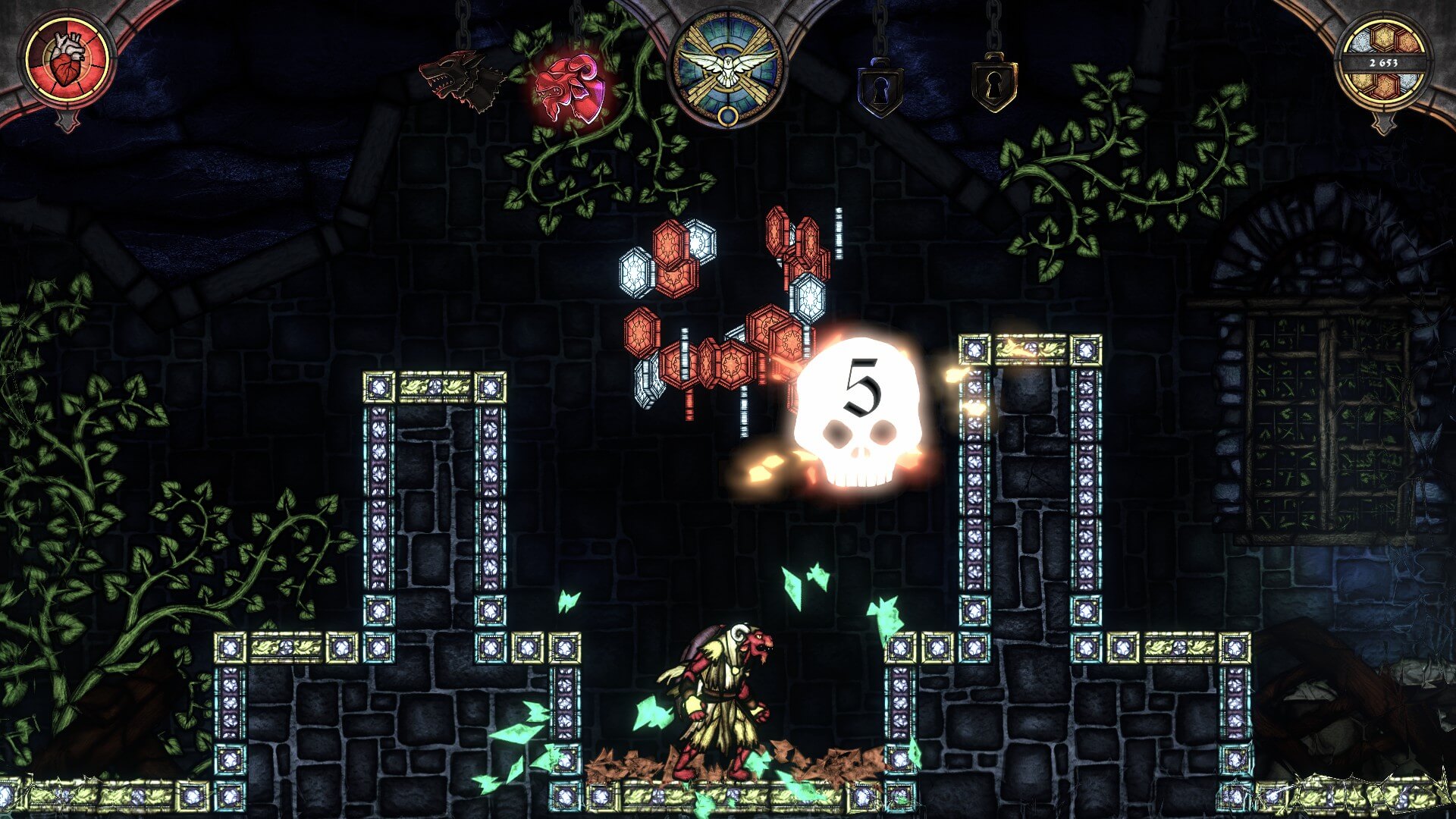Viewport: 1456px width, 819px height.
Task: Select the black wolf head form icon
Action: tap(463, 79)
